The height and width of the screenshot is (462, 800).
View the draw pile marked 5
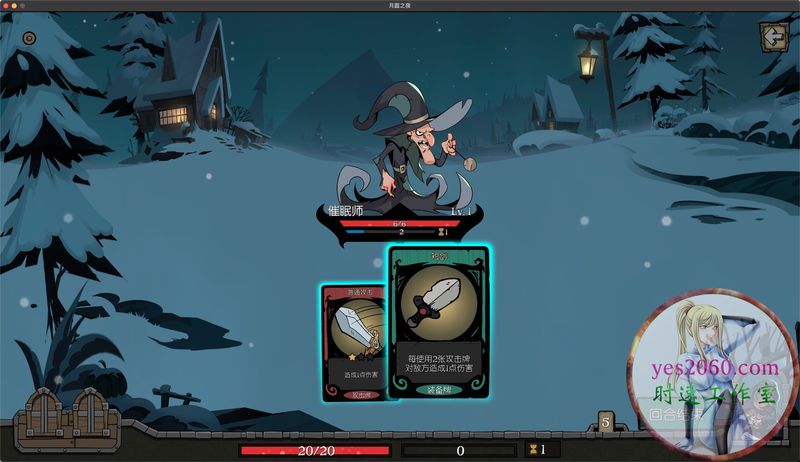click(605, 422)
